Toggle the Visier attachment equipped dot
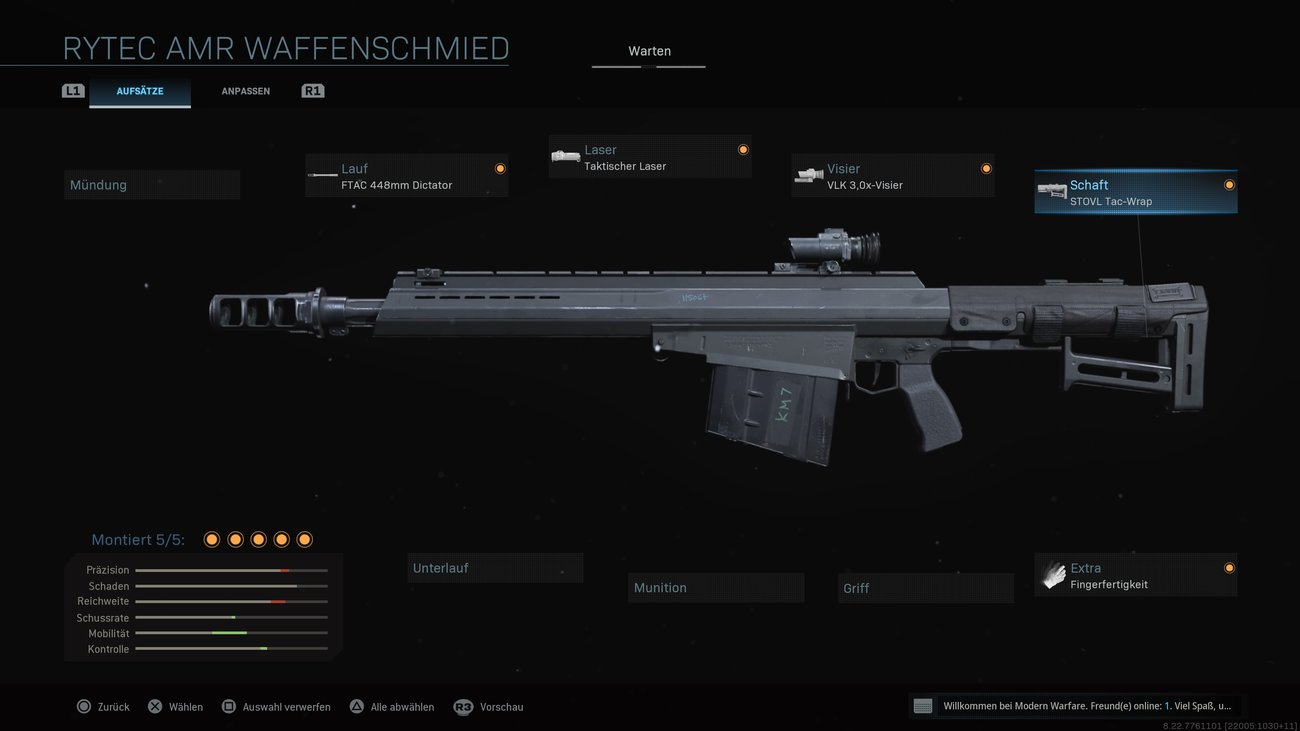1300x731 pixels. click(x=985, y=168)
